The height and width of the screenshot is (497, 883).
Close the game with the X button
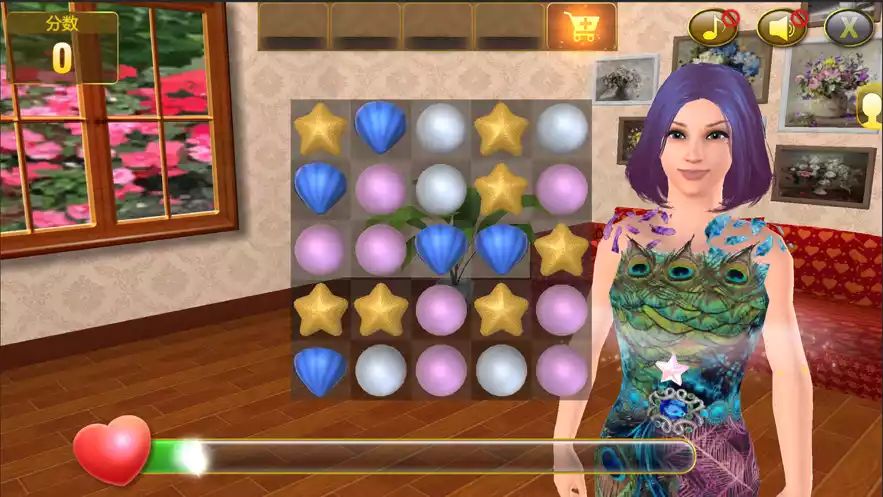click(x=848, y=27)
